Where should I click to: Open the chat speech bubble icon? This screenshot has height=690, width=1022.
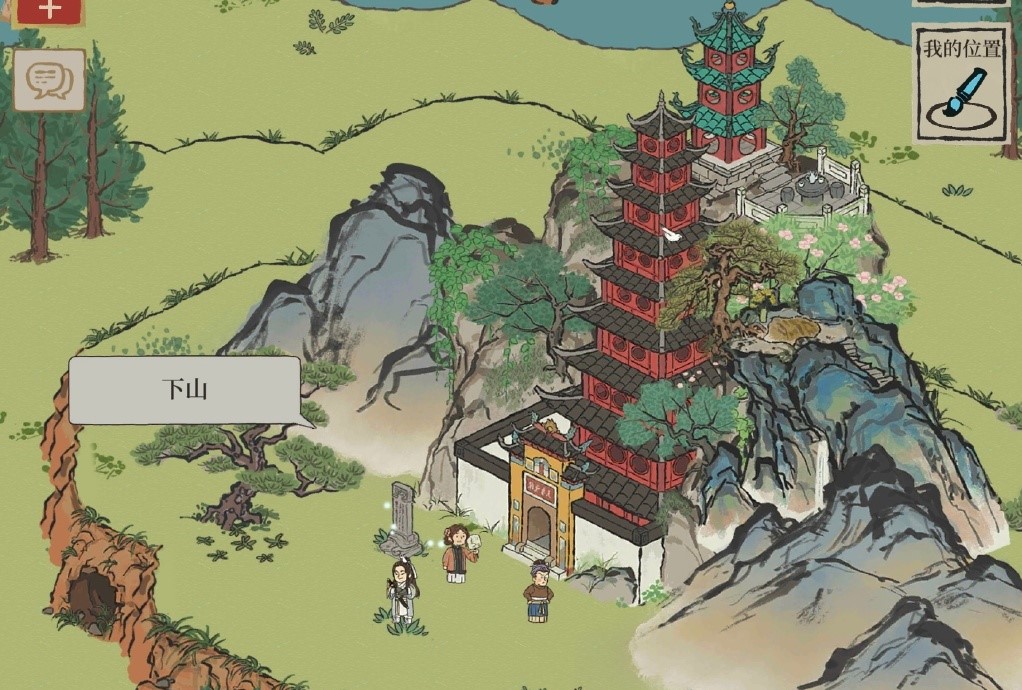[x=49, y=80]
